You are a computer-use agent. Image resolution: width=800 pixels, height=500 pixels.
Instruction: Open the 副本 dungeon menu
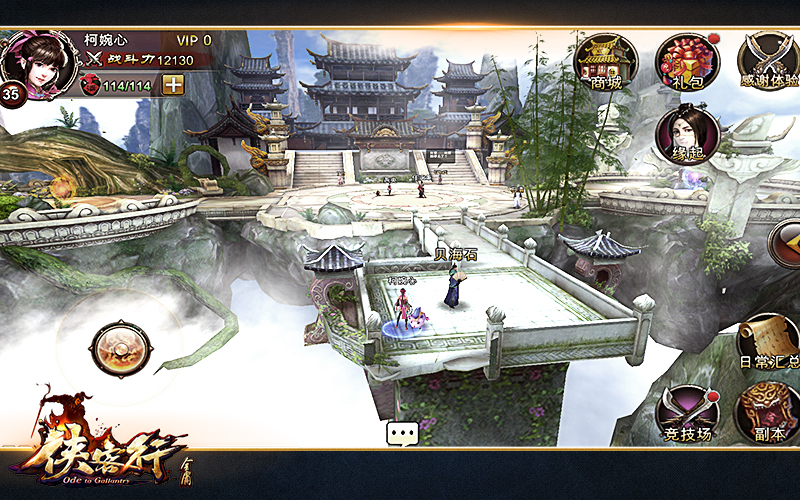point(768,413)
